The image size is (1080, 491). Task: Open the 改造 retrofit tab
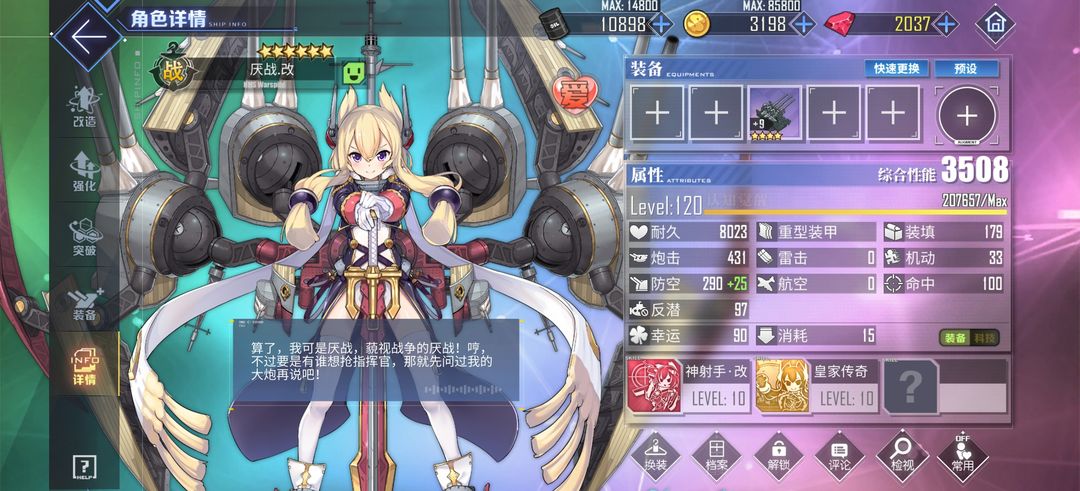pos(85,108)
